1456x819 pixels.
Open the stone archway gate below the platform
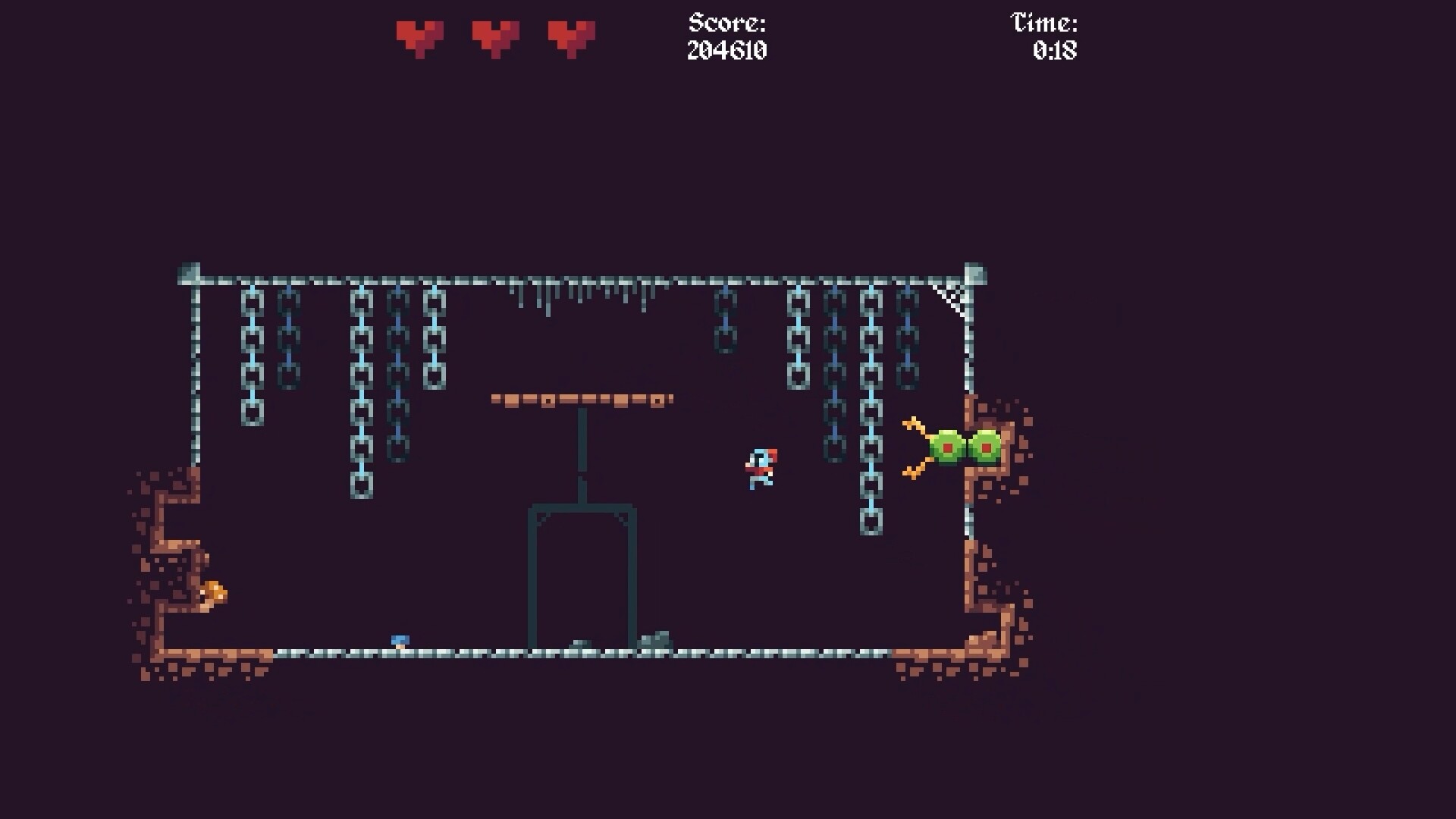click(582, 569)
